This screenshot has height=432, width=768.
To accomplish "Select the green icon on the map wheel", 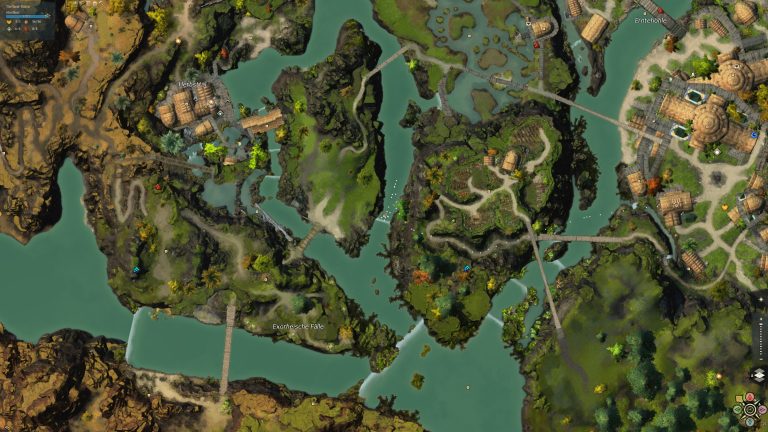I will [x=737, y=409].
